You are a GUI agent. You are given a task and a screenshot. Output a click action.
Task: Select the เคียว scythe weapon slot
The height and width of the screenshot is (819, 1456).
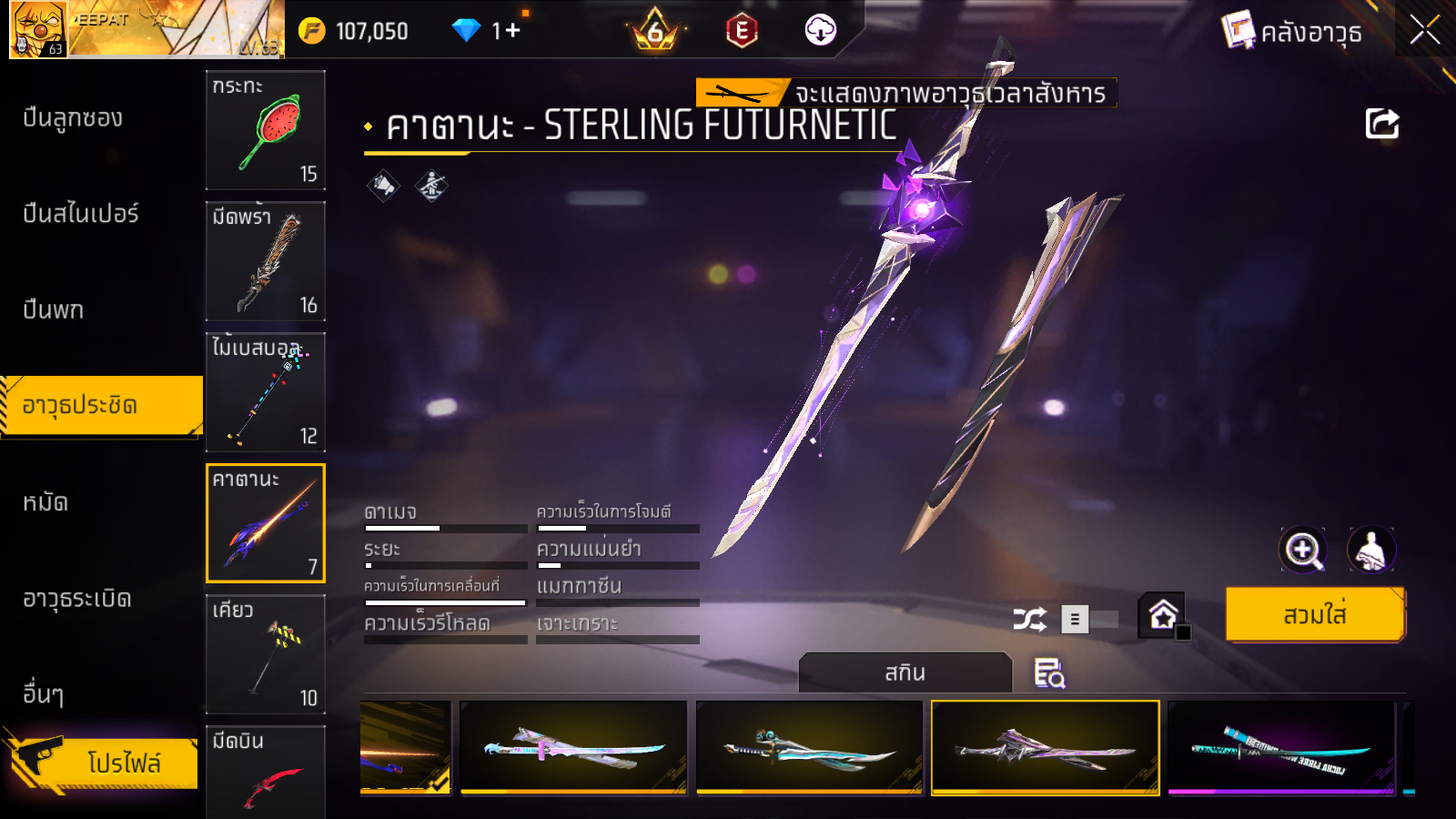[x=266, y=654]
